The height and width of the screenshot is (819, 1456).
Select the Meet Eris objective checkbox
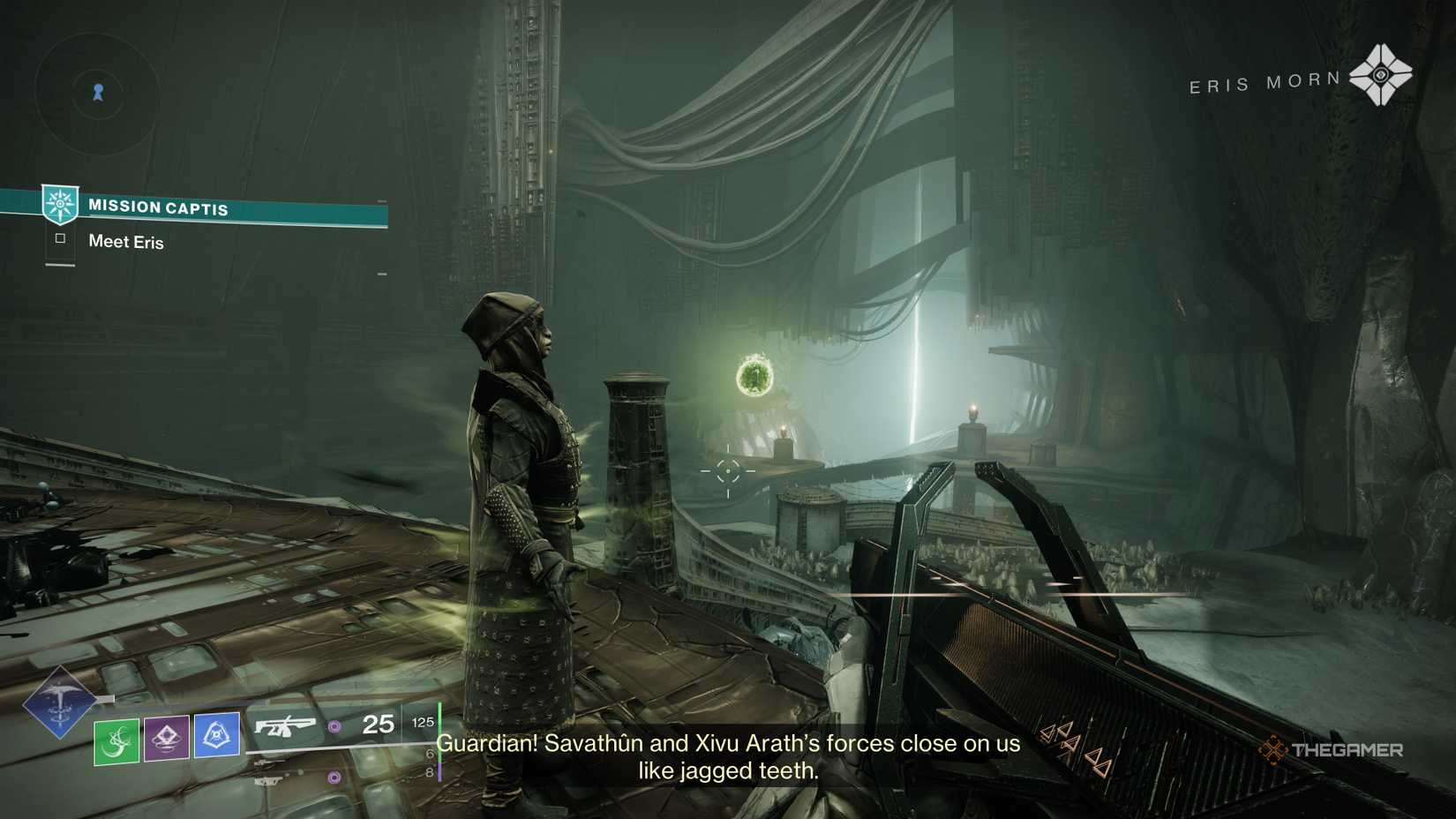point(60,238)
